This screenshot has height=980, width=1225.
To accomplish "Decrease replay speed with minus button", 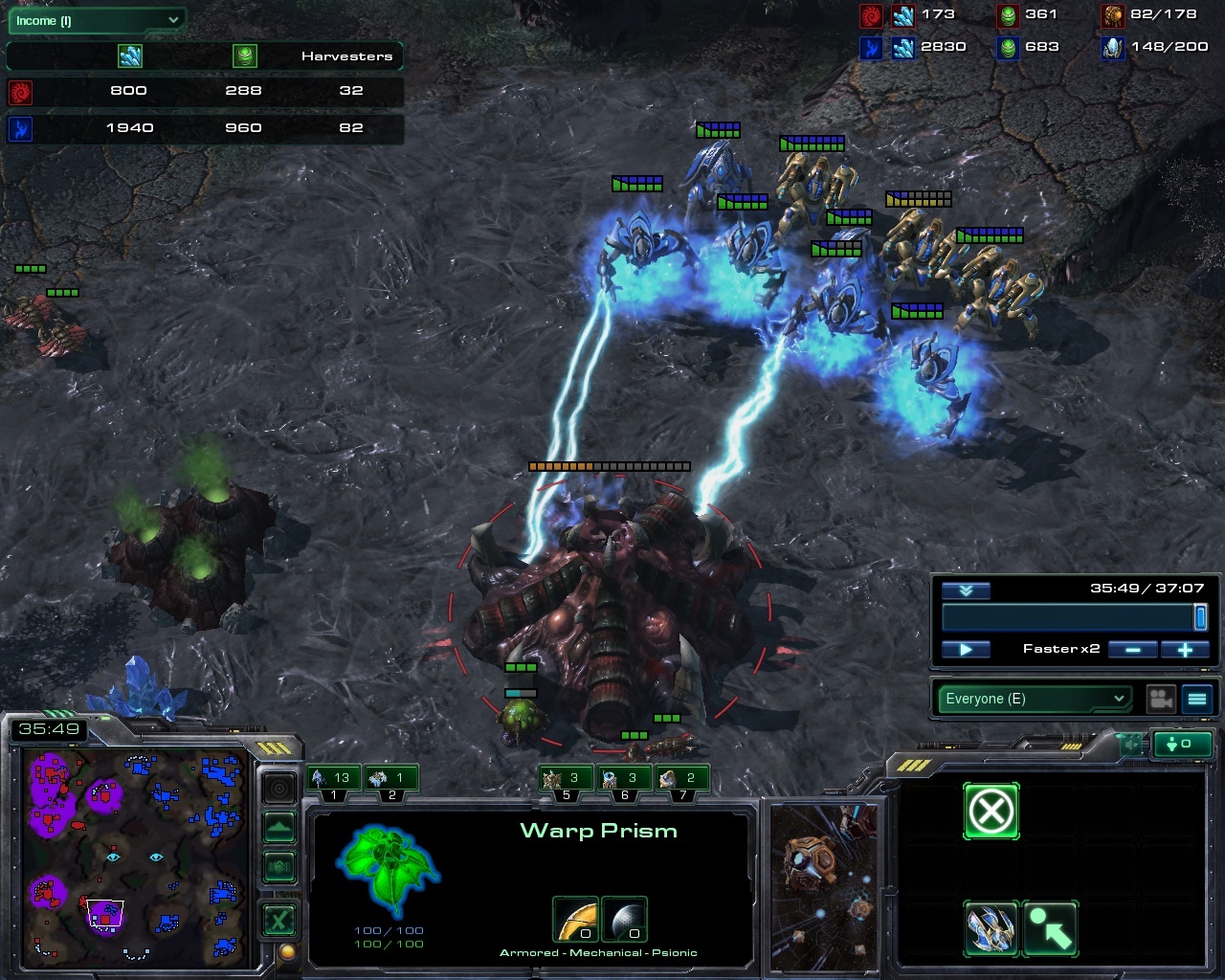I will [1133, 649].
